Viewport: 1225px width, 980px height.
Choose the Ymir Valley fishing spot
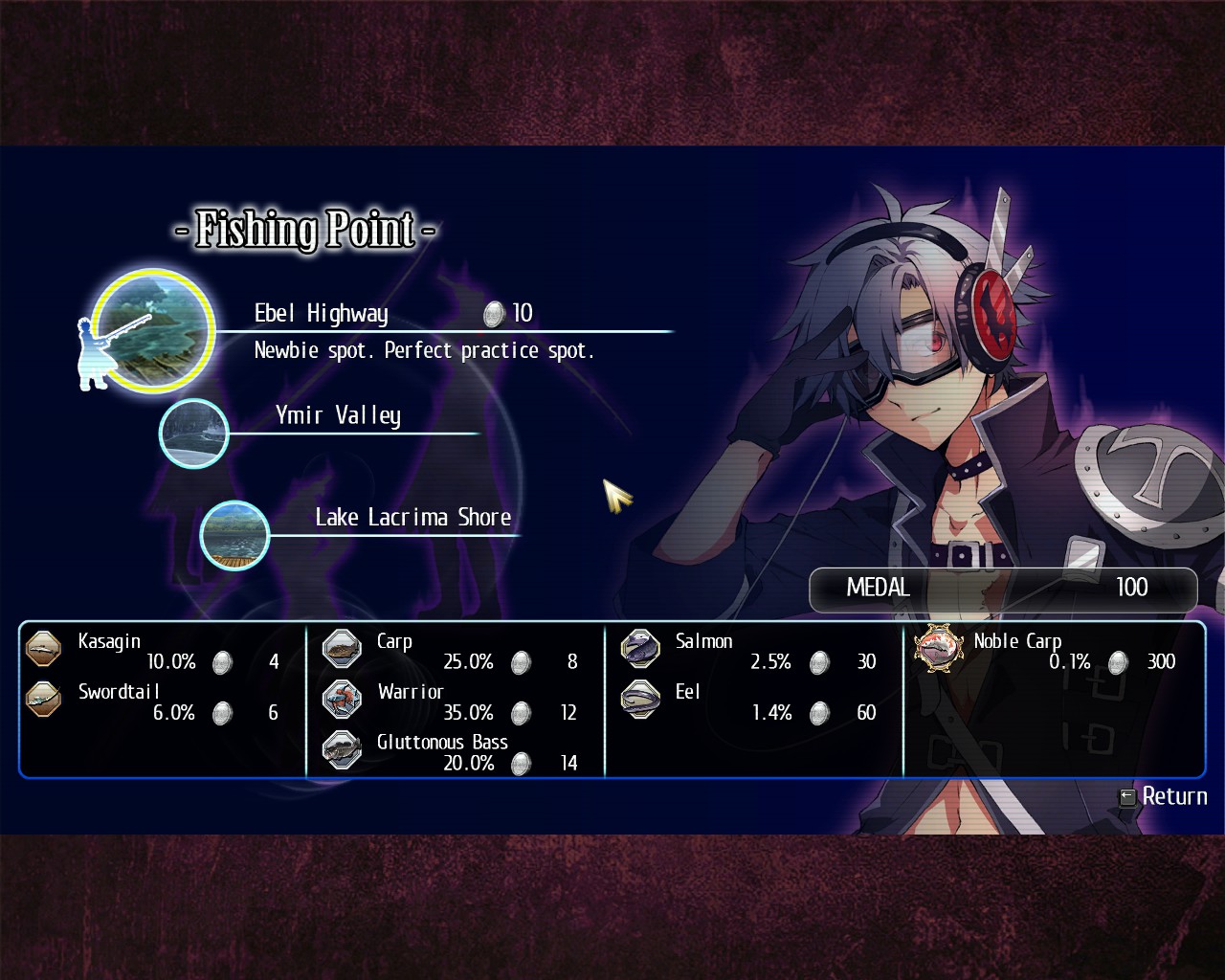pos(338,415)
